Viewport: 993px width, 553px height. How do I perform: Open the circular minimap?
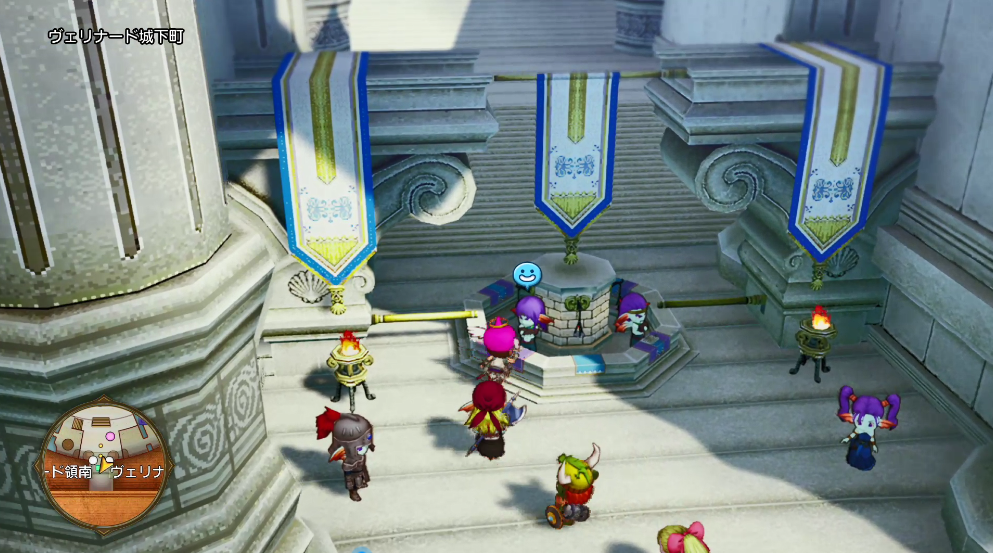click(108, 464)
